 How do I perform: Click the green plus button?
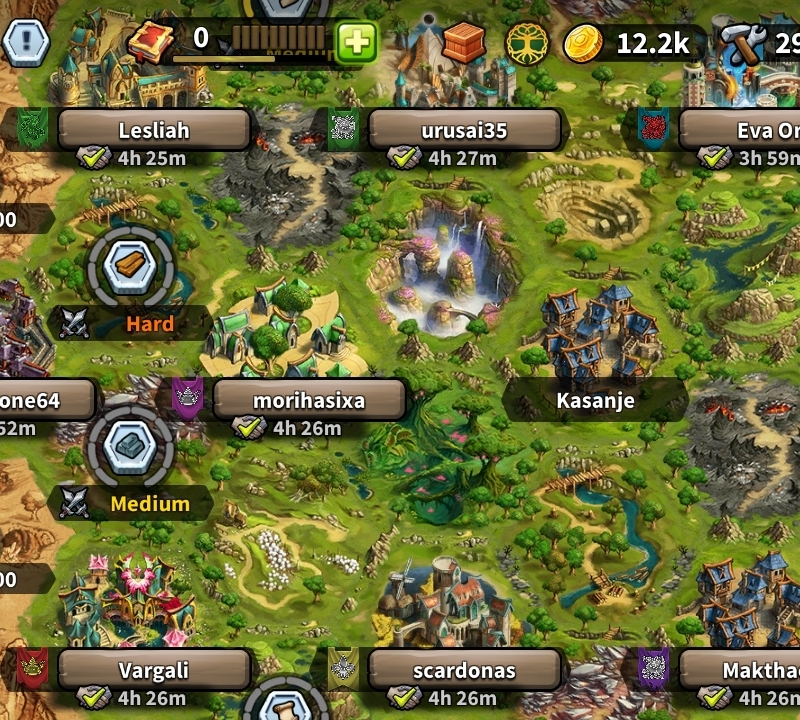click(x=356, y=42)
